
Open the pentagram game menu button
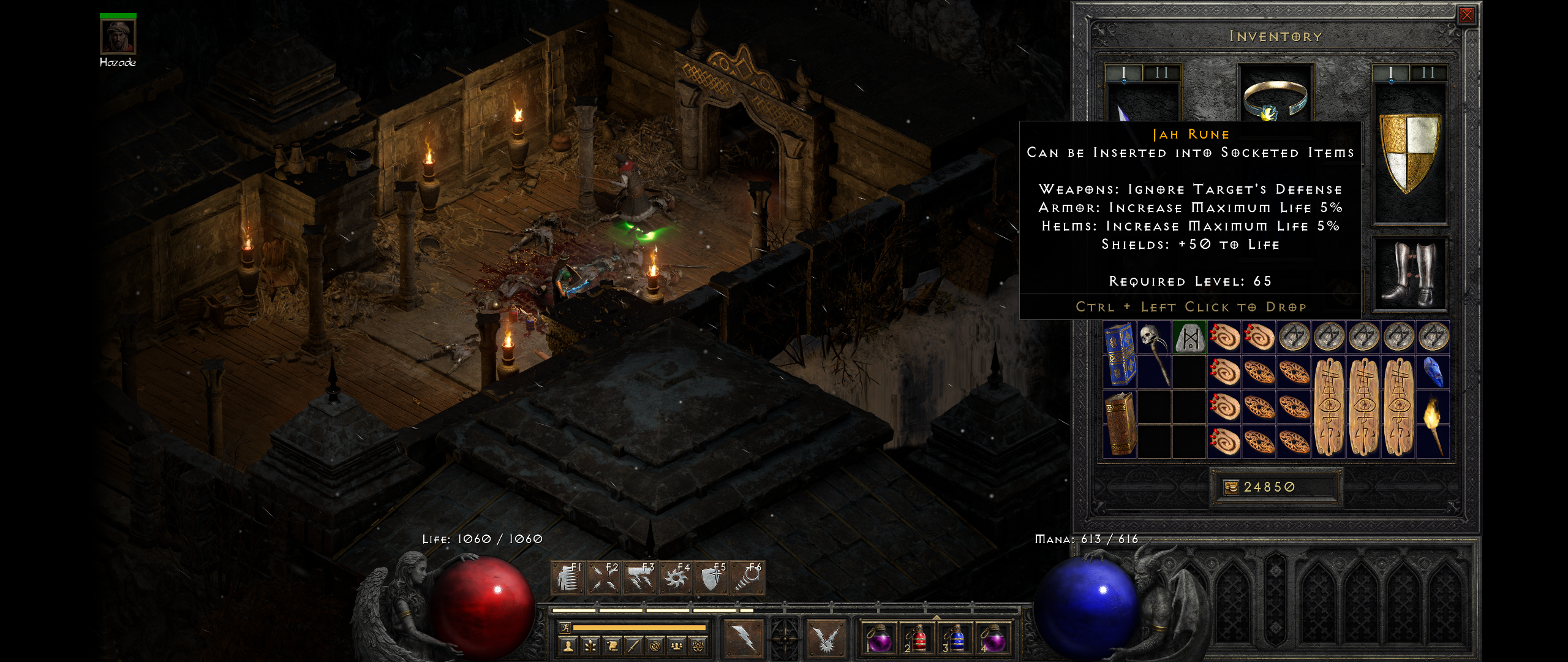[x=697, y=646]
